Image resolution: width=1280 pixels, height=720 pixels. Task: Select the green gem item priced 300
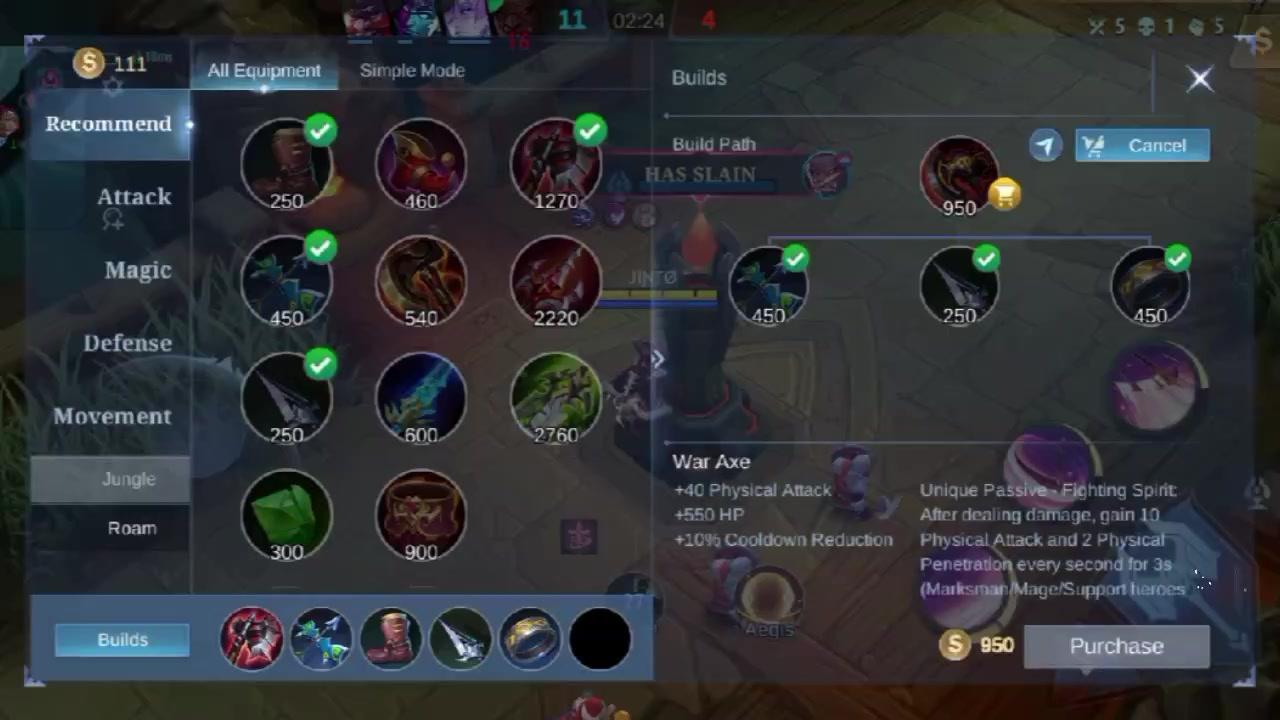(287, 515)
